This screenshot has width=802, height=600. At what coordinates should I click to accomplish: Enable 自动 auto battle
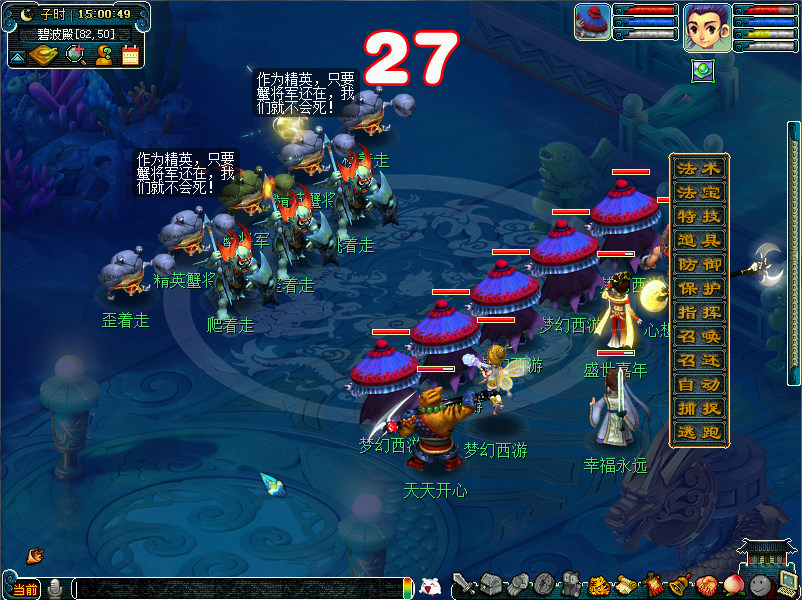pyautogui.click(x=698, y=384)
